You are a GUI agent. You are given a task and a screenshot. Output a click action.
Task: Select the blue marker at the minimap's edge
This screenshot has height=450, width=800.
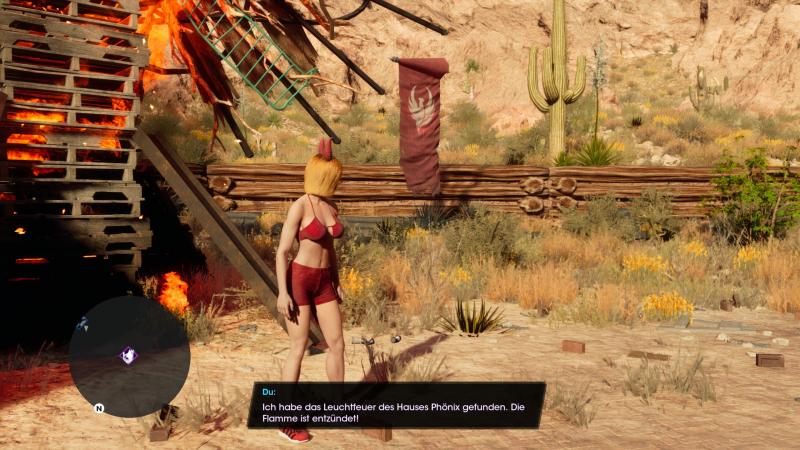[x=82, y=323]
